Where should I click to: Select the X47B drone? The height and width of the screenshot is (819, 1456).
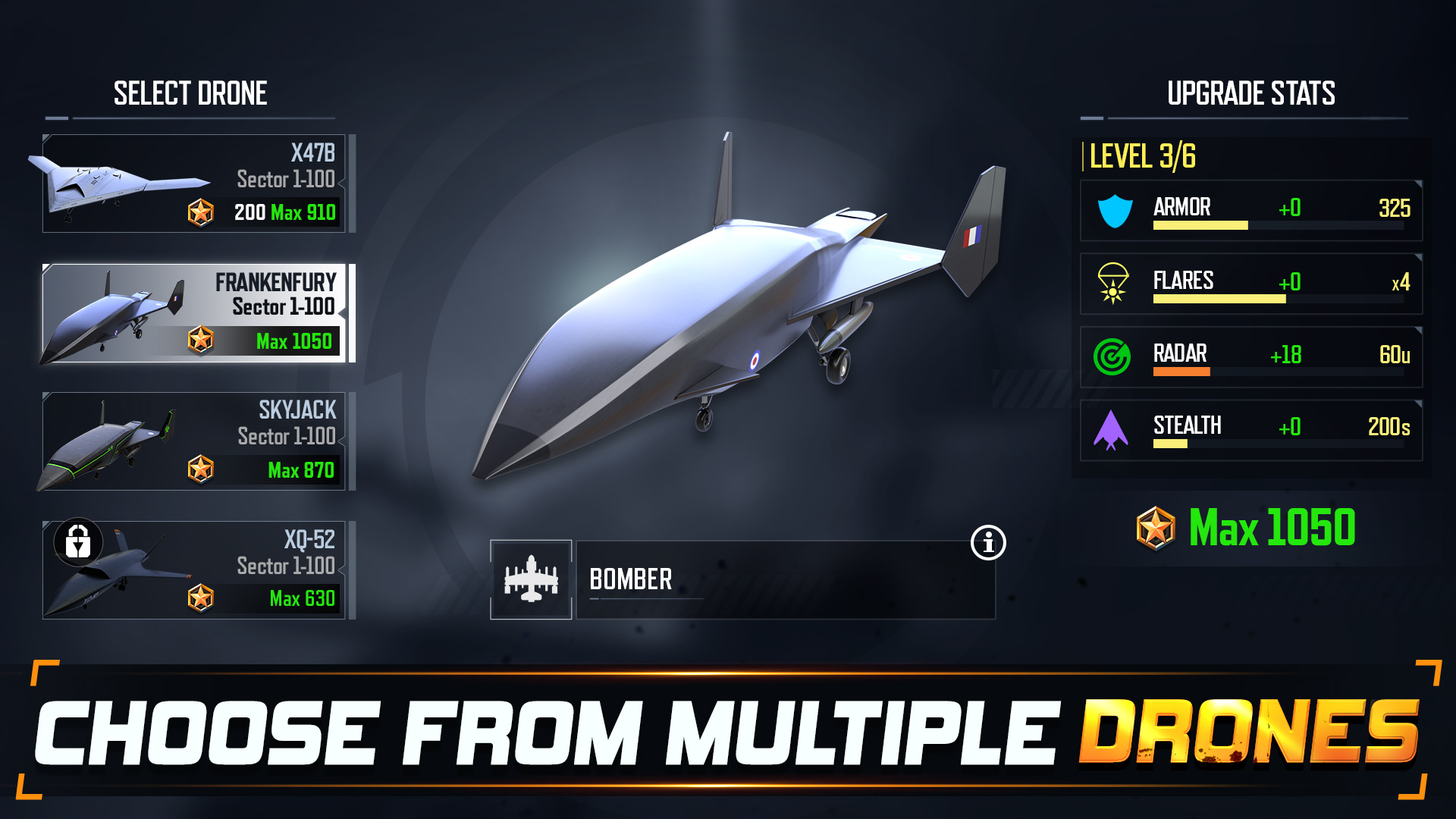[x=197, y=182]
